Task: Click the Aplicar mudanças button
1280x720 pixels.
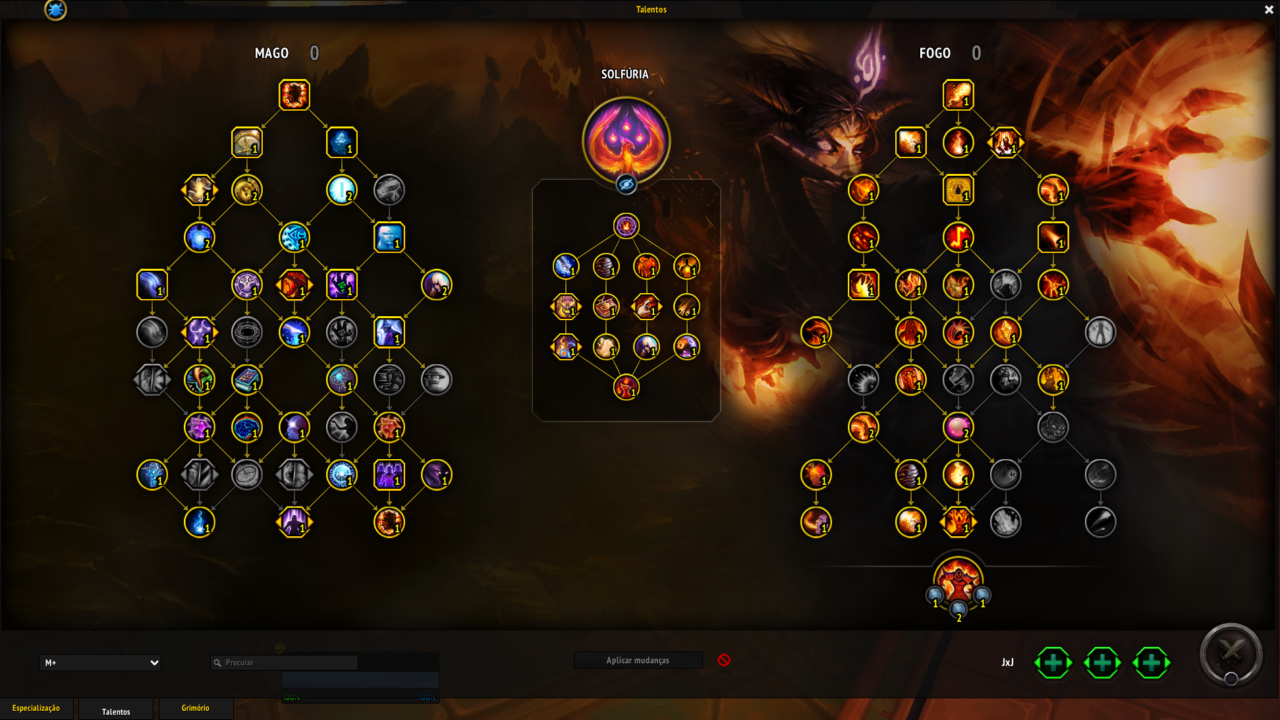Action: (638, 660)
